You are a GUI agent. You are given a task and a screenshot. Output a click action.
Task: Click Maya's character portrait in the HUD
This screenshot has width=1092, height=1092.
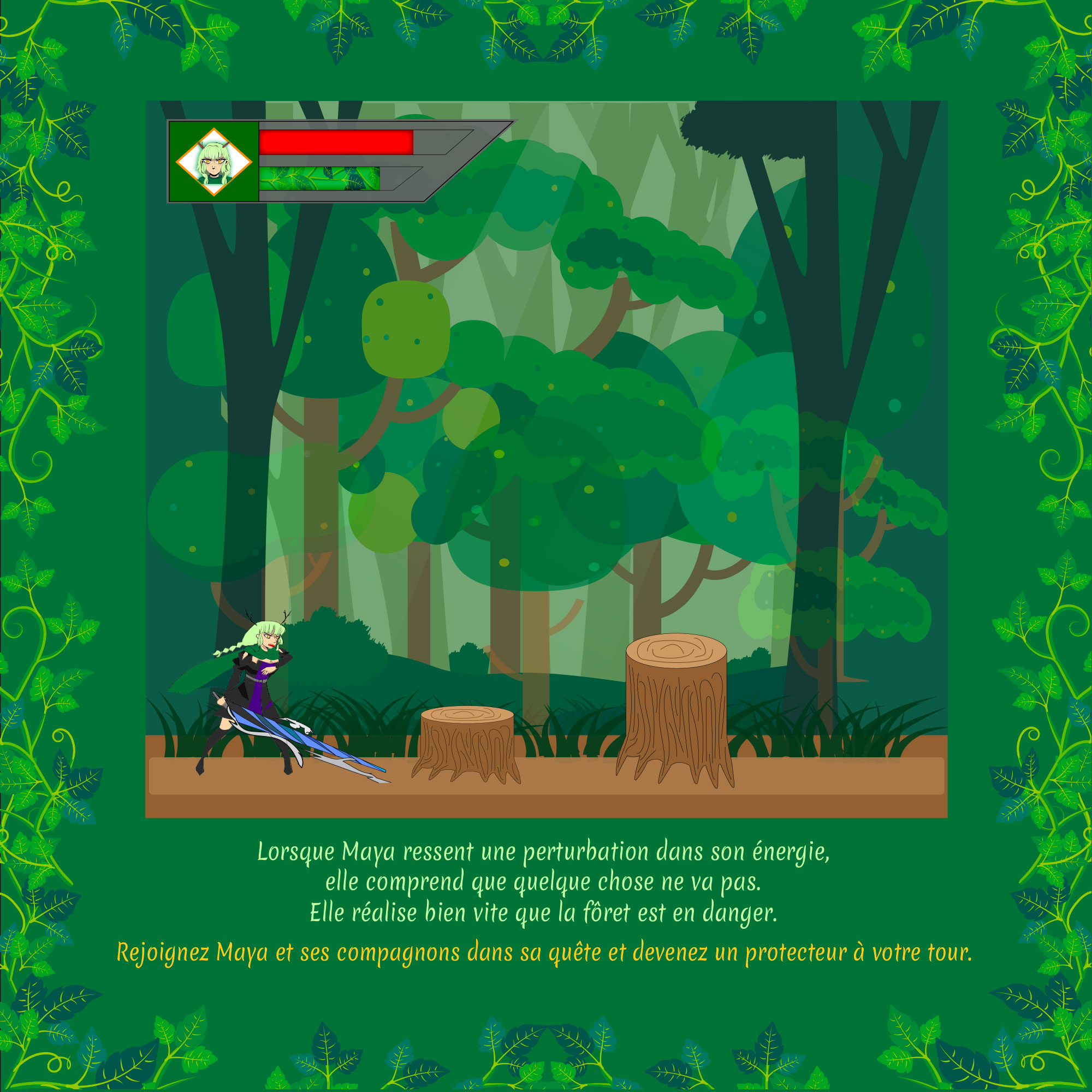[x=213, y=162]
